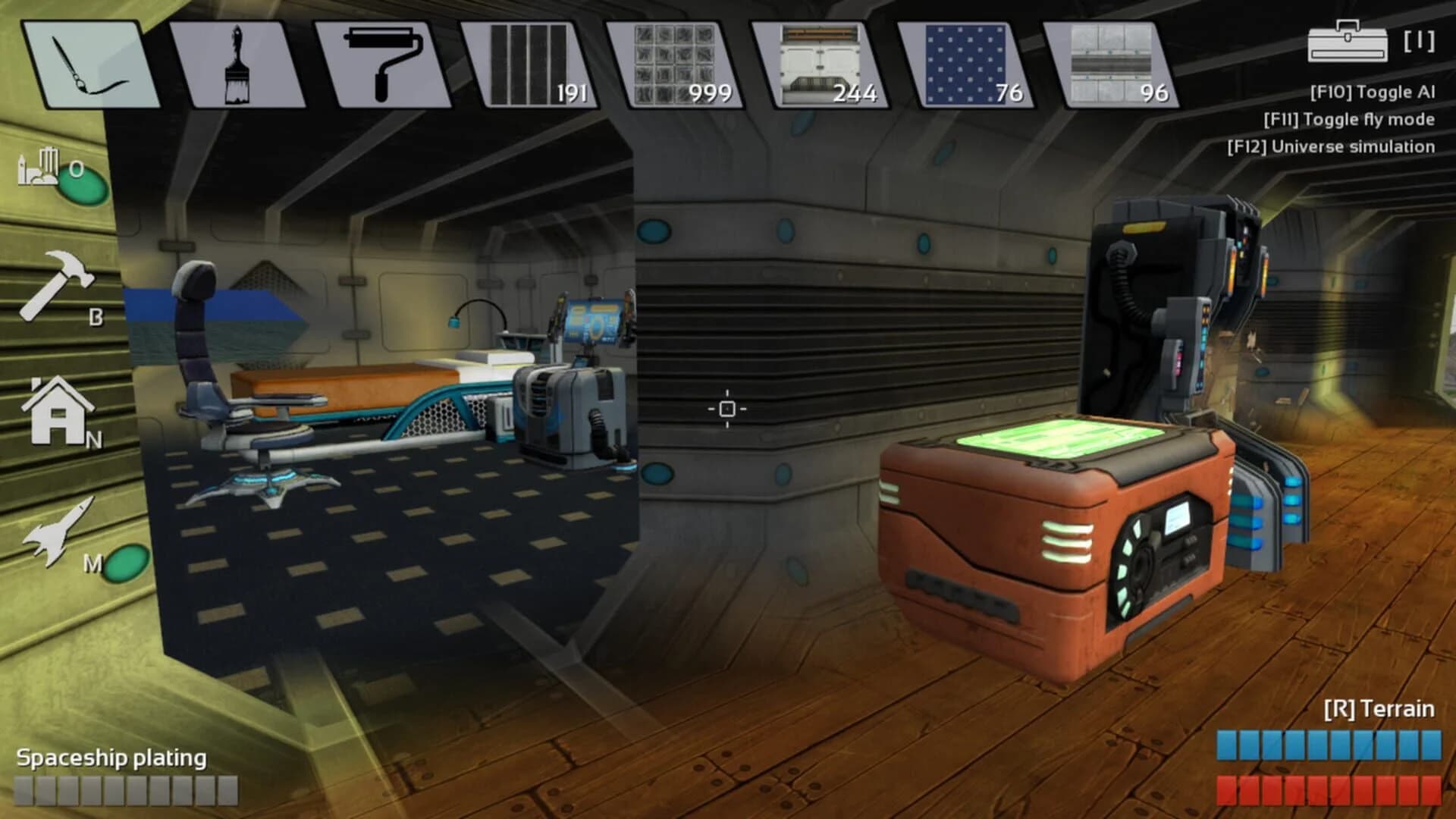The width and height of the screenshot is (1456, 819).
Task: Click the Spaceship plating label
Action: (x=114, y=757)
